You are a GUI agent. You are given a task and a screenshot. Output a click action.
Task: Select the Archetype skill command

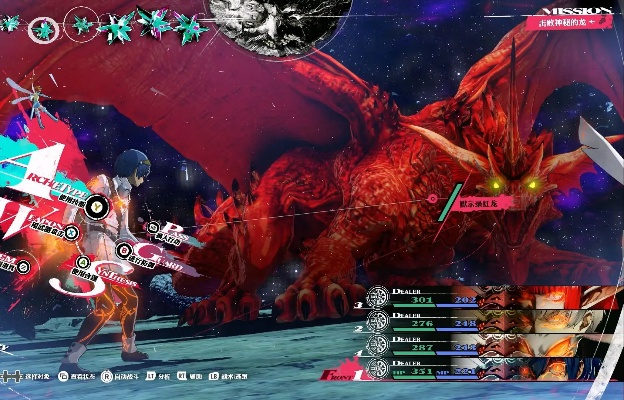pyautogui.click(x=95, y=206)
